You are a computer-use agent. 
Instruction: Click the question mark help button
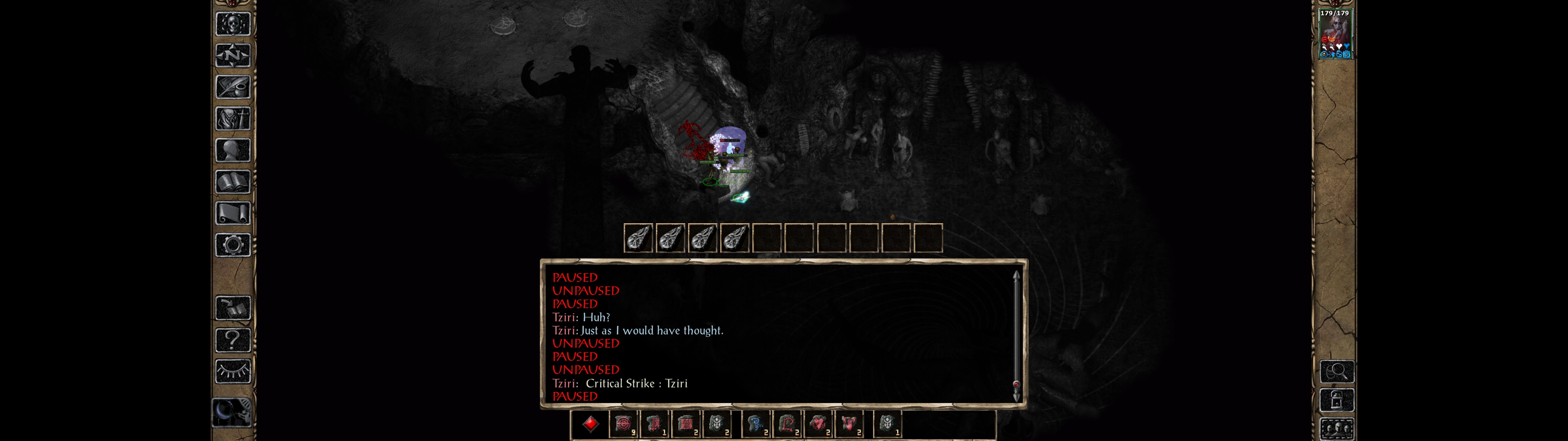[232, 340]
